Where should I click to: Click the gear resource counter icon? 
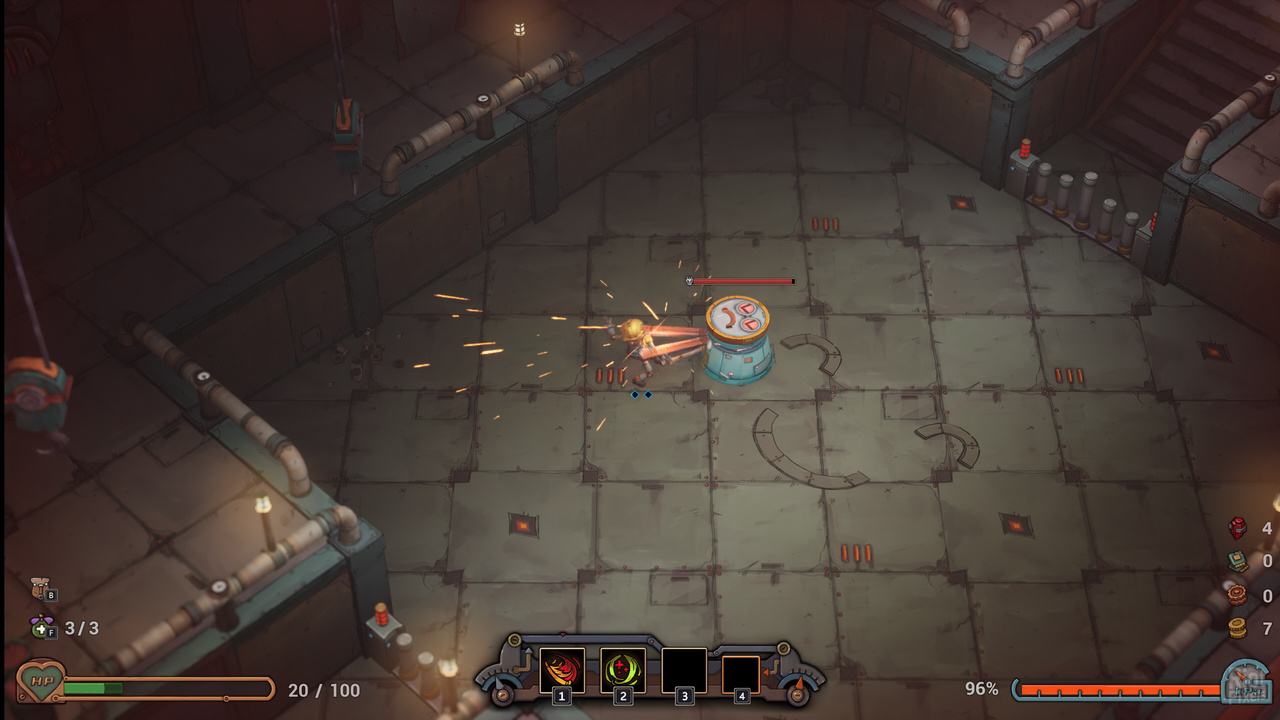pyautogui.click(x=1236, y=594)
